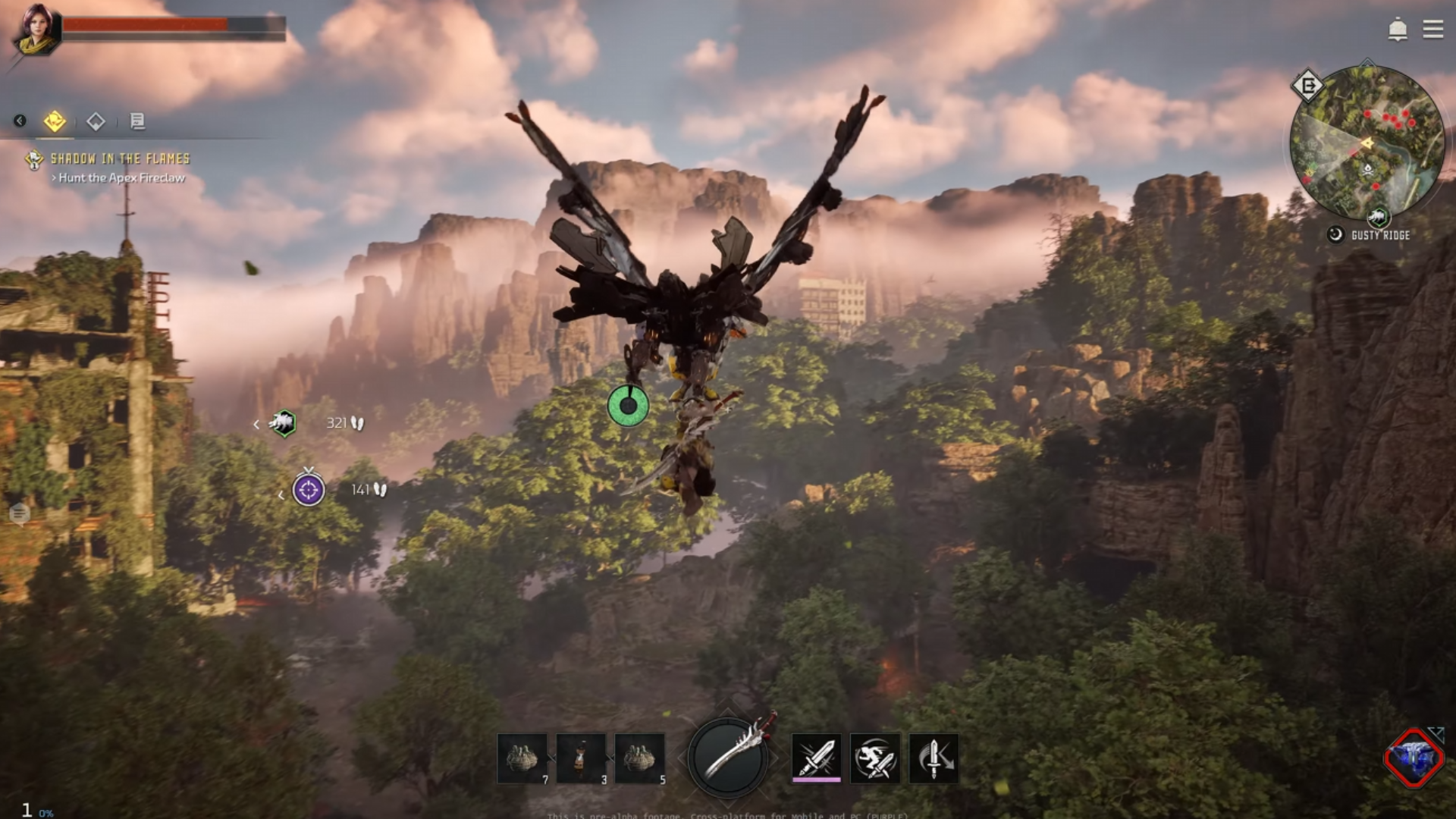Collapse the quest tracker with the back arrow

click(x=20, y=121)
